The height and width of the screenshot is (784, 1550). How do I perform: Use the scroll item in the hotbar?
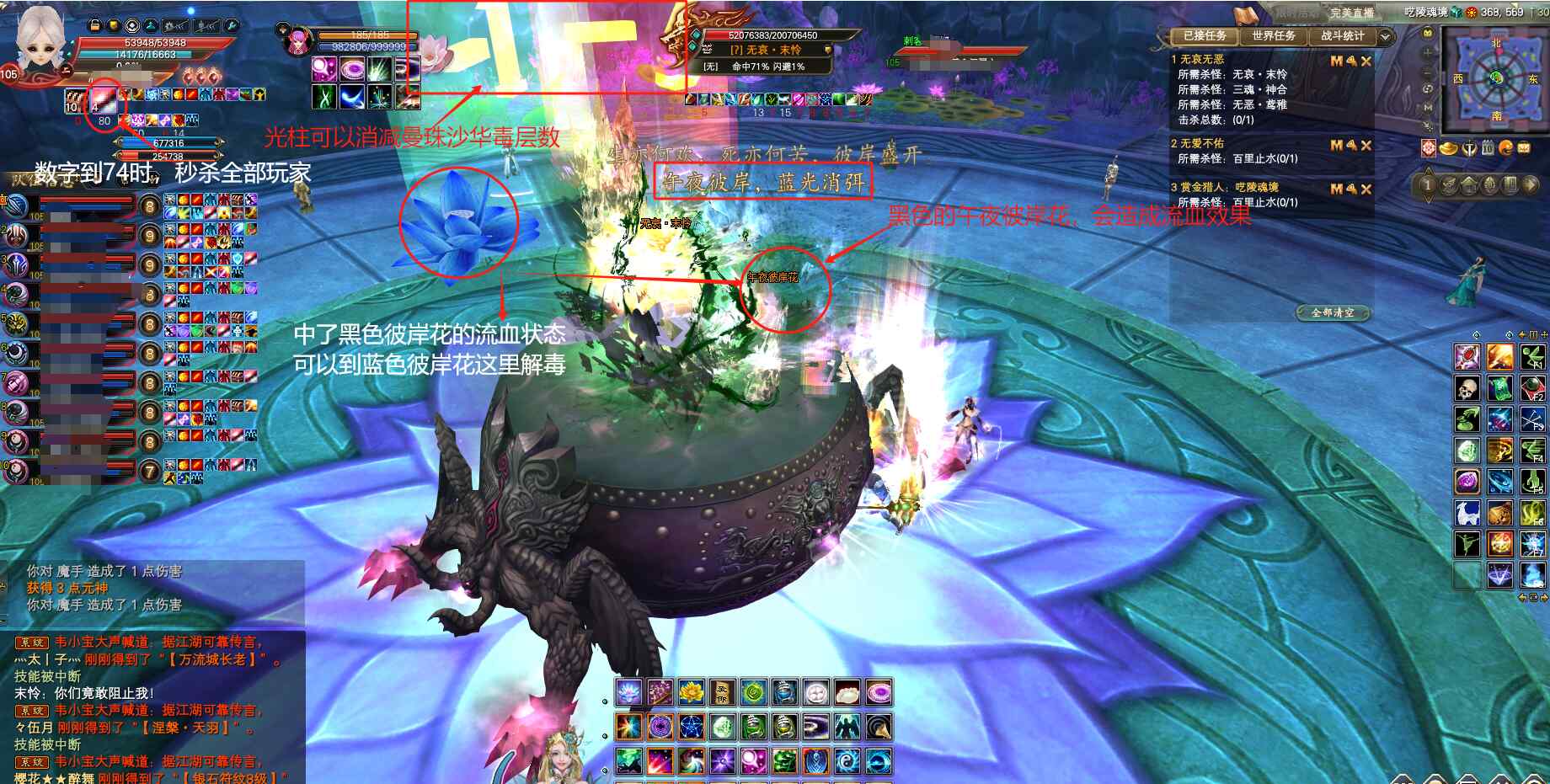coord(722,693)
